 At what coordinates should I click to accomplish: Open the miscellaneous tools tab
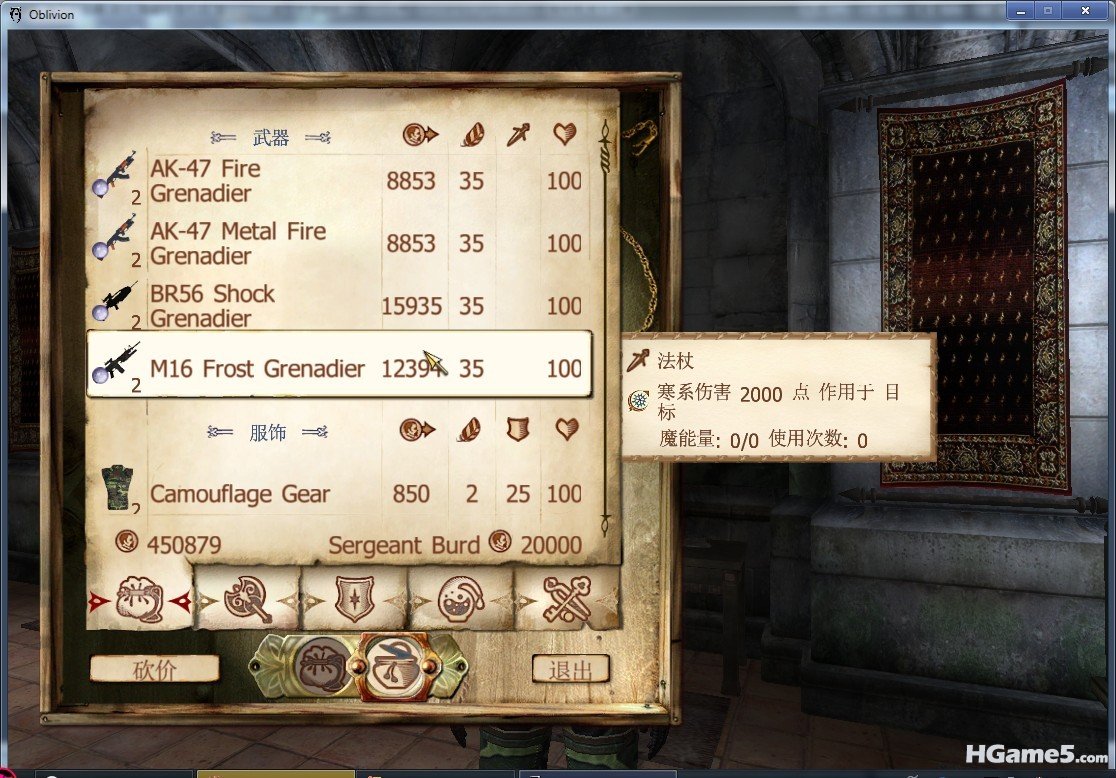tap(566, 600)
